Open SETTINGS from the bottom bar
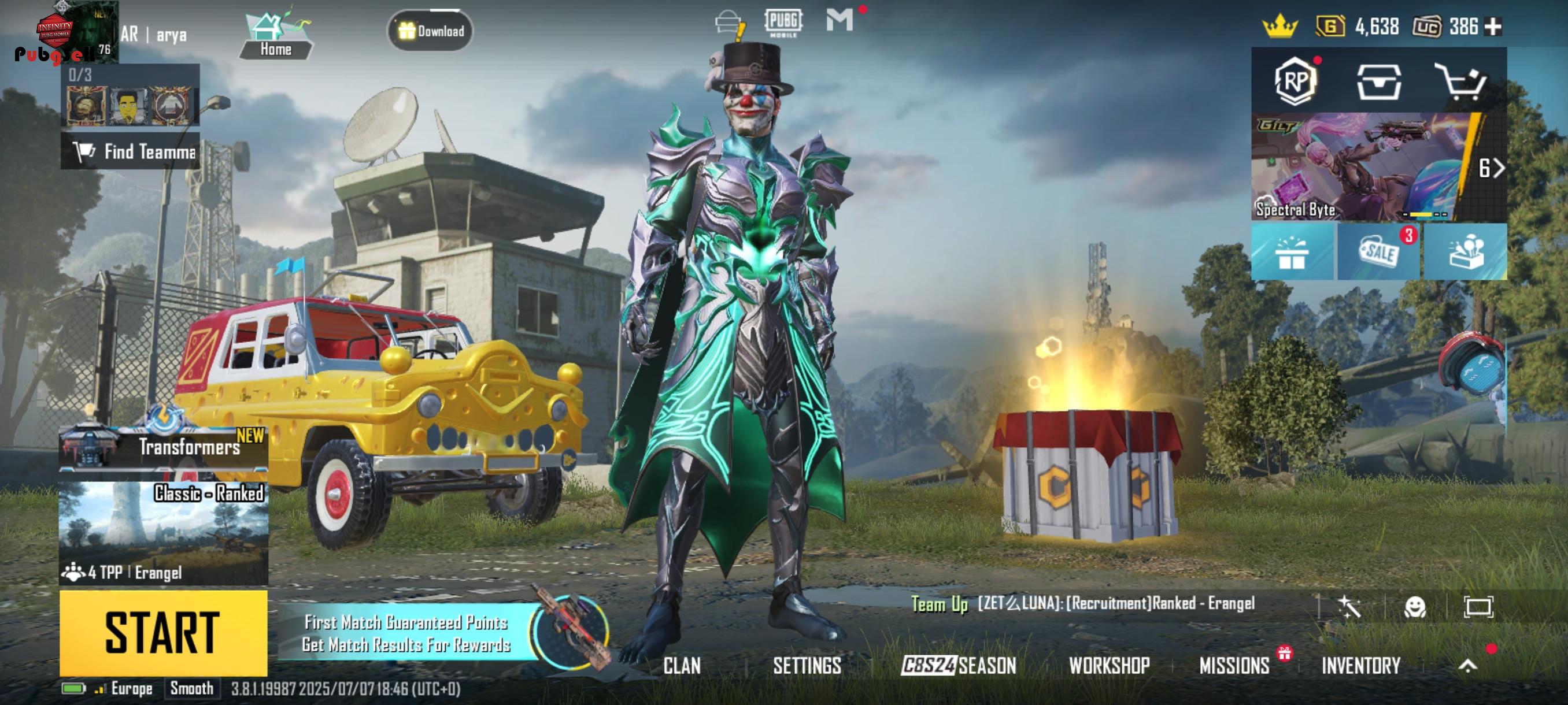The width and height of the screenshot is (1568, 705). tap(807, 666)
